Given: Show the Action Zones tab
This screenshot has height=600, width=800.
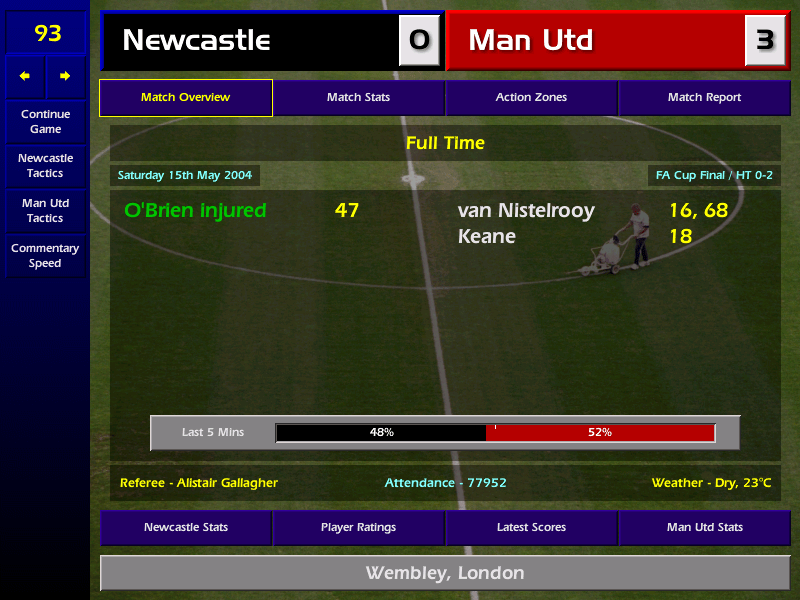Looking at the screenshot, I should (x=531, y=98).
